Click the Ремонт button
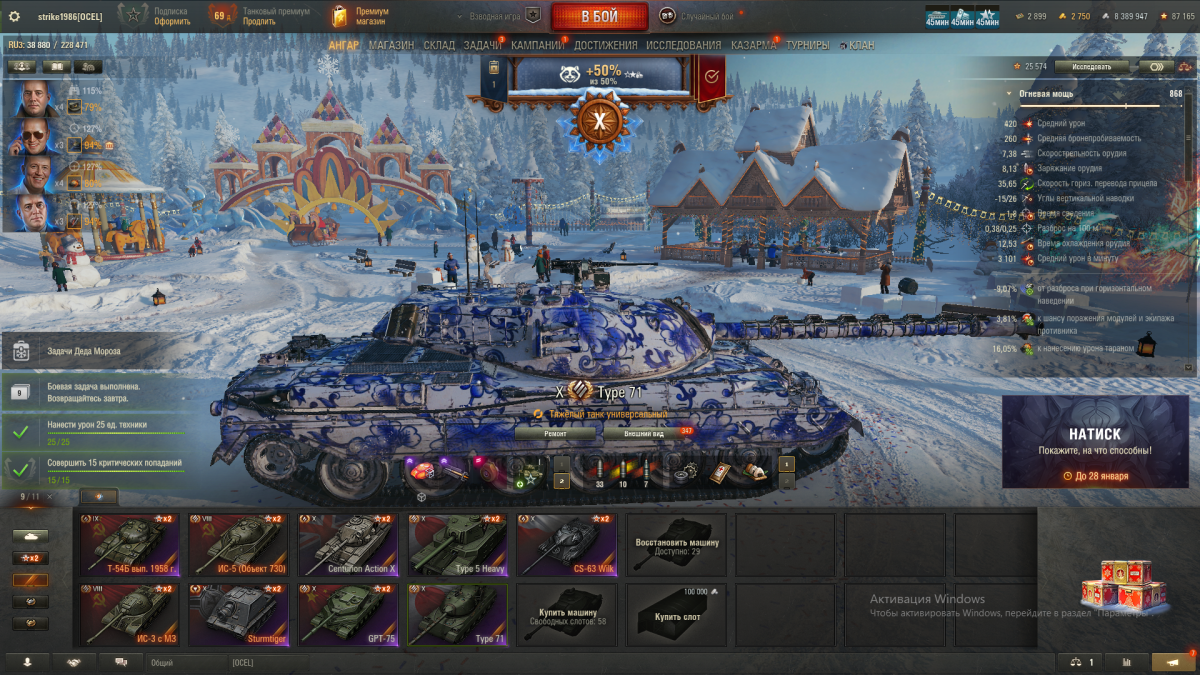 pos(556,434)
